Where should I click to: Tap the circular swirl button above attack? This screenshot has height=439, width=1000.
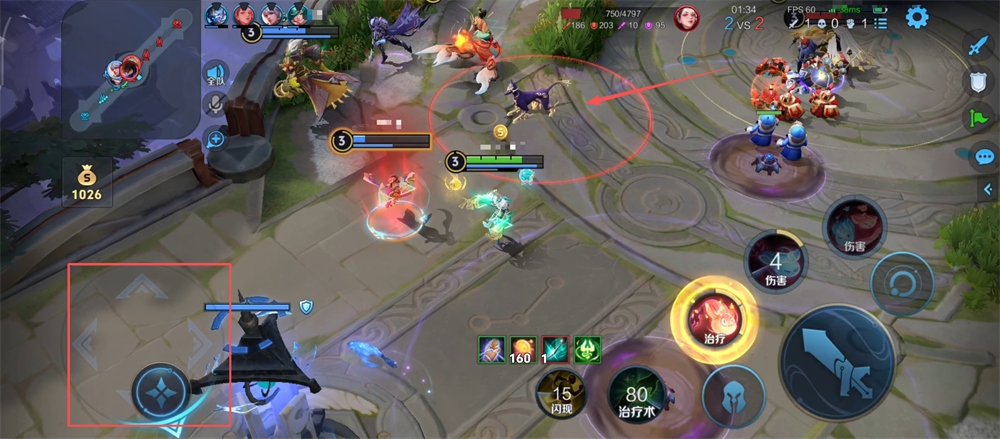tap(902, 285)
